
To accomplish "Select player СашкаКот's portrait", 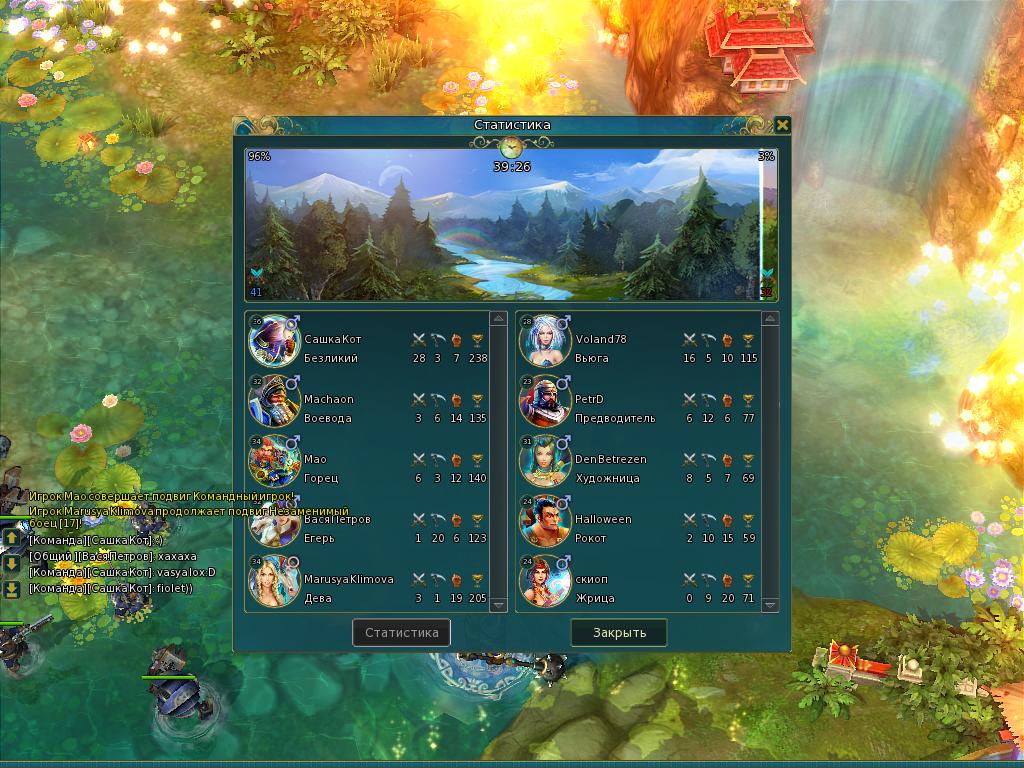I will pos(273,341).
